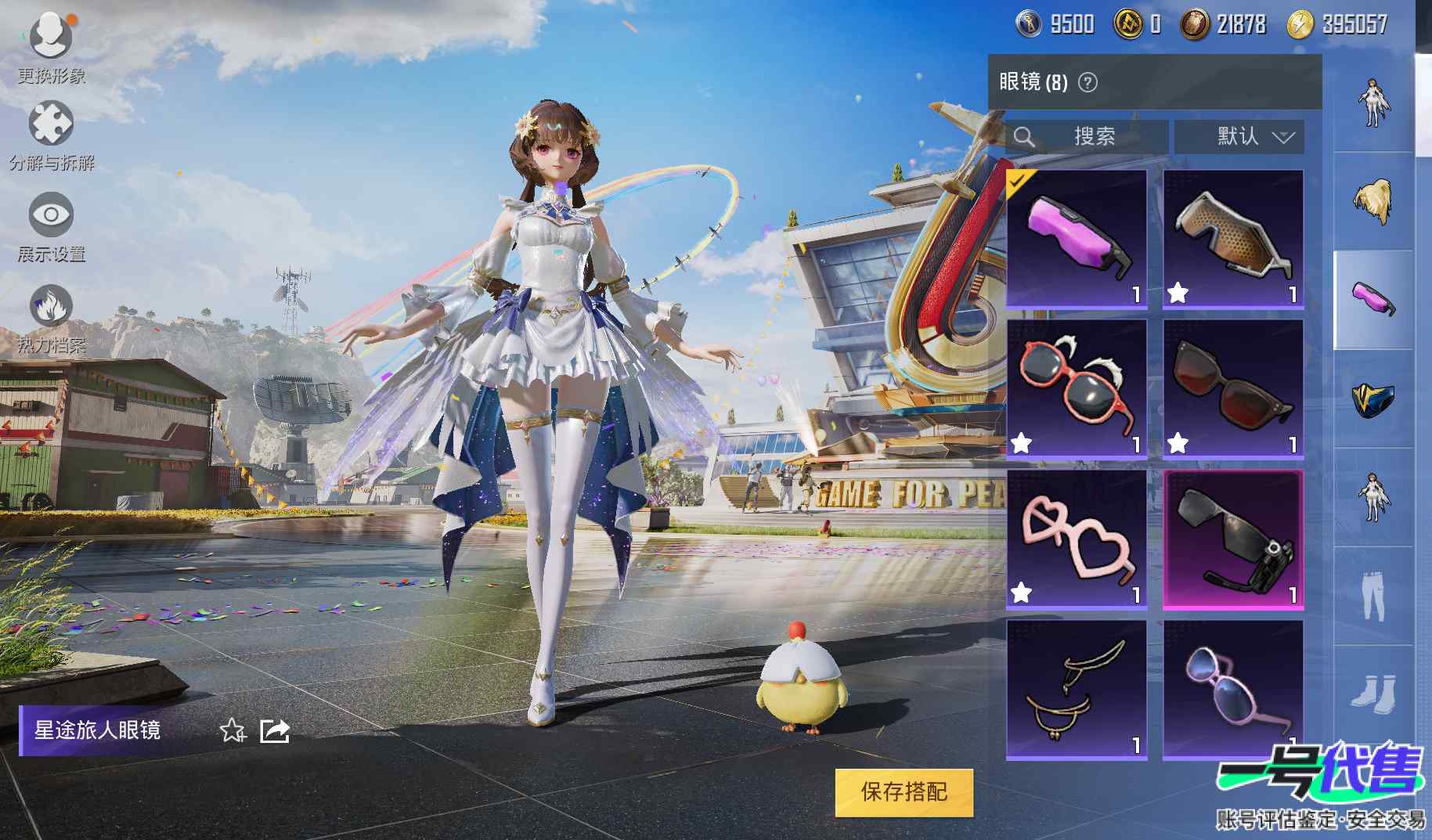This screenshot has height=840, width=1432.
Task: Choose the red round sunglasses with eyebrows
Action: [x=1077, y=388]
